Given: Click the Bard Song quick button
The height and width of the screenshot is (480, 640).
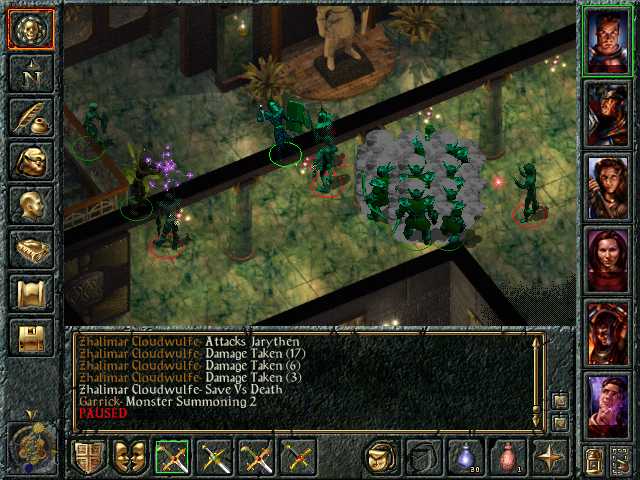Looking at the screenshot, I should pyautogui.click(x=381, y=457).
